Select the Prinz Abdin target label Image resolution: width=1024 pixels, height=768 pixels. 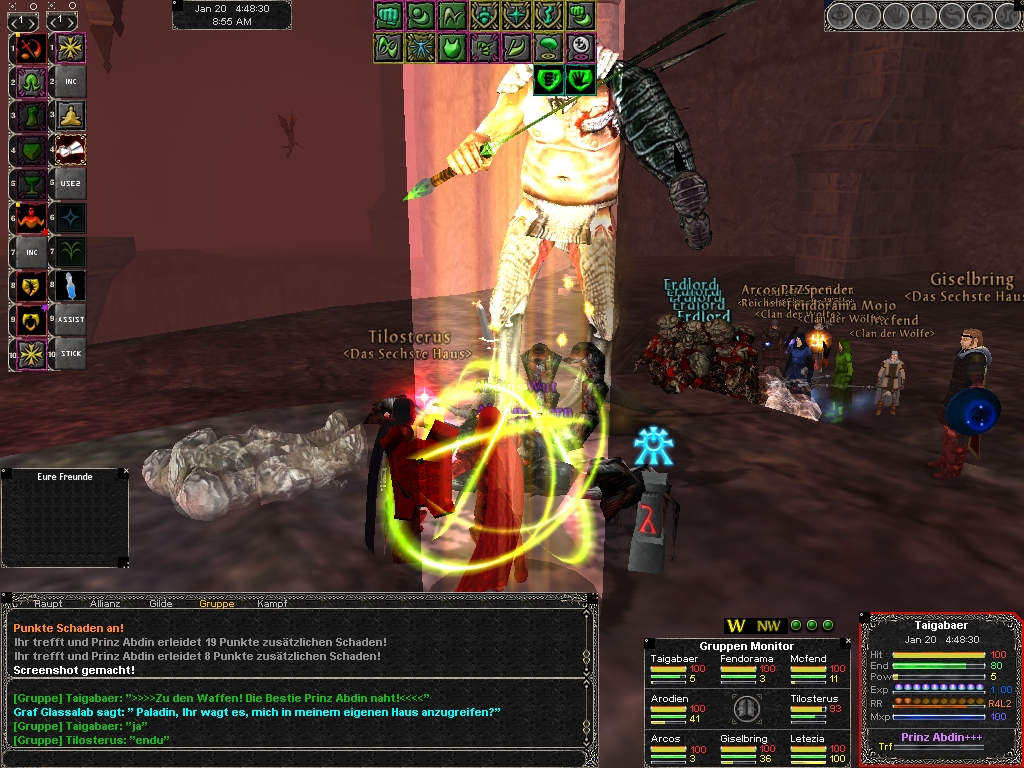[x=939, y=737]
